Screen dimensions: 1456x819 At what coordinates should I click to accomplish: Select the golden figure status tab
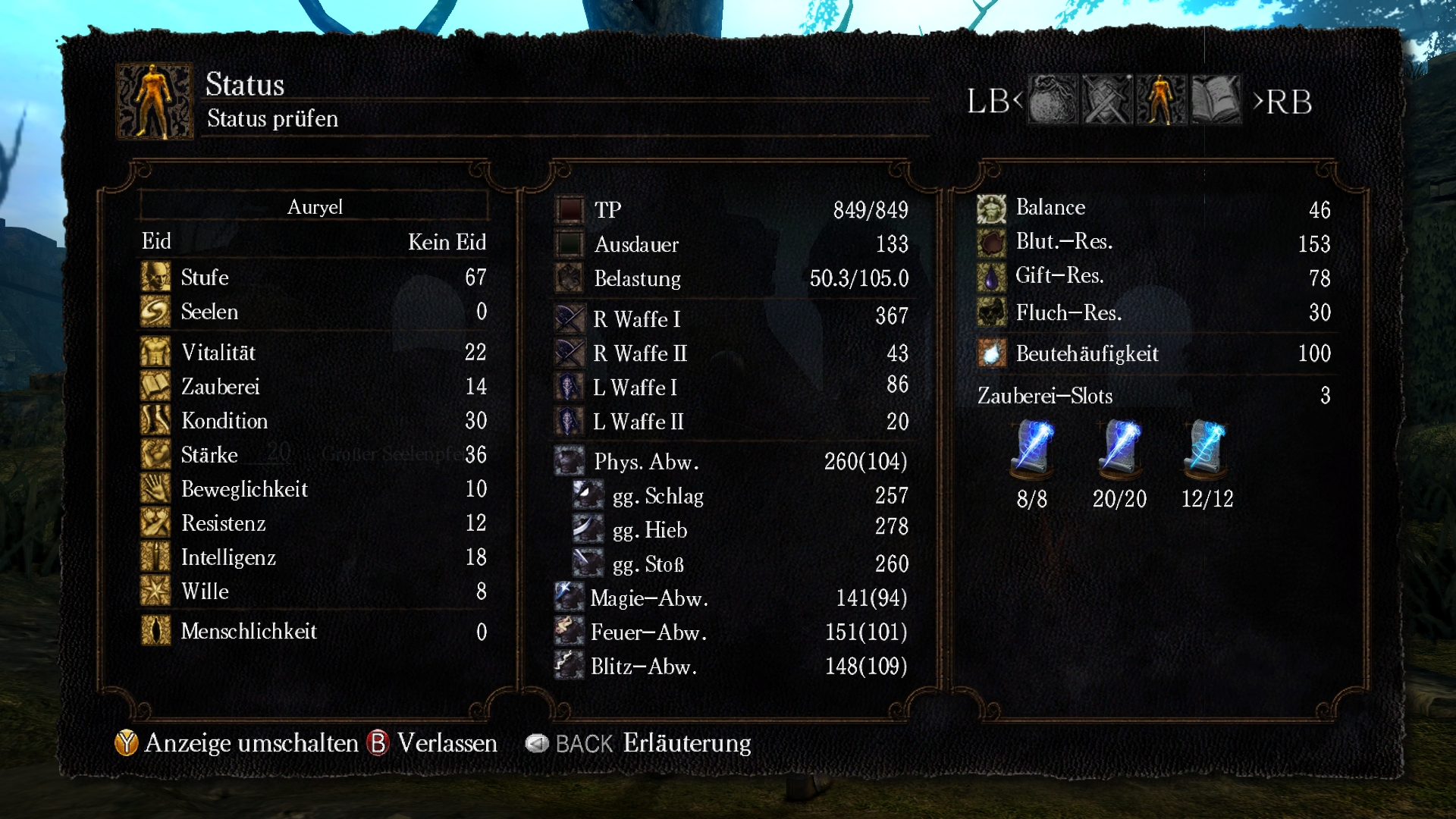point(1160,100)
